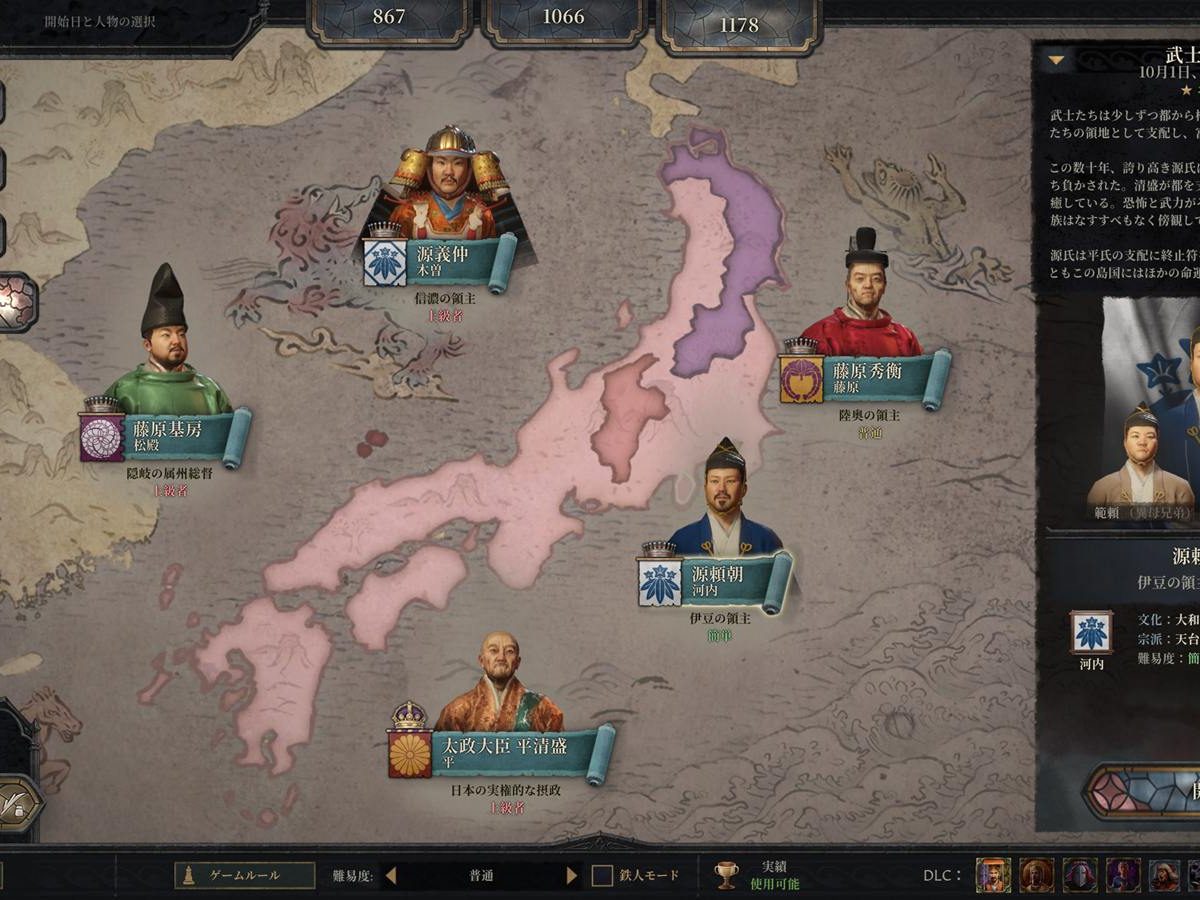Click the first DLC icon
Screen dimensions: 1200x900
[x=993, y=875]
